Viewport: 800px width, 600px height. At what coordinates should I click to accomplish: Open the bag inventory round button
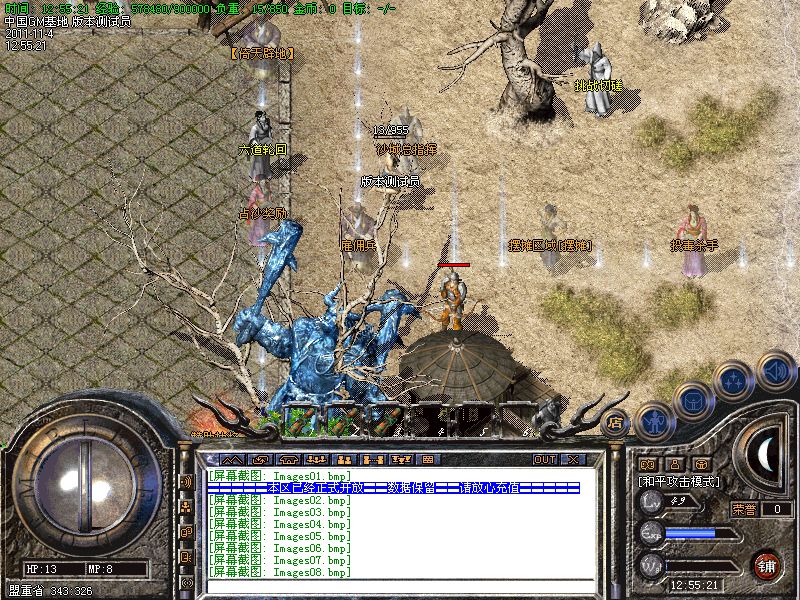(x=695, y=400)
